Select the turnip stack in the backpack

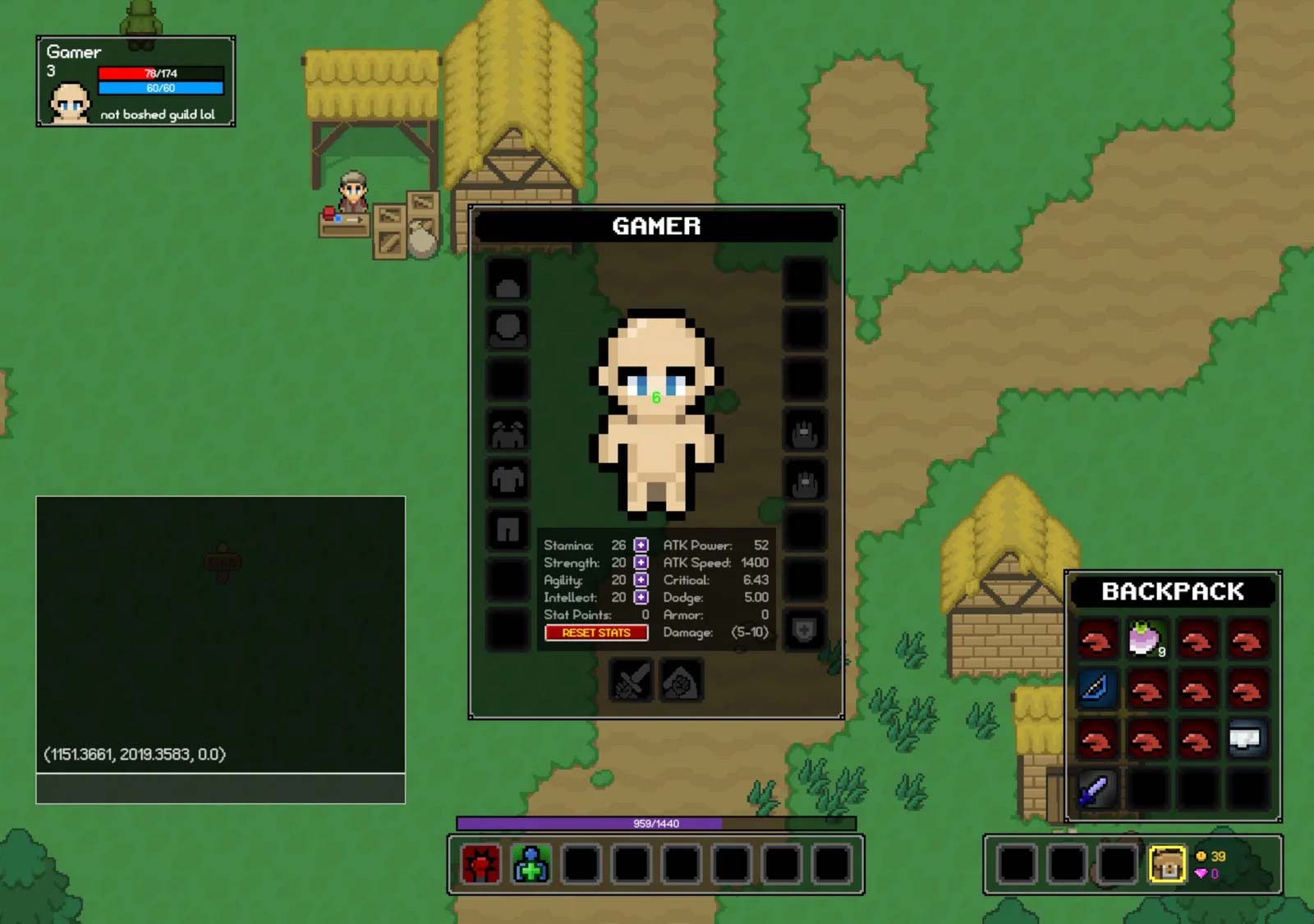1146,639
